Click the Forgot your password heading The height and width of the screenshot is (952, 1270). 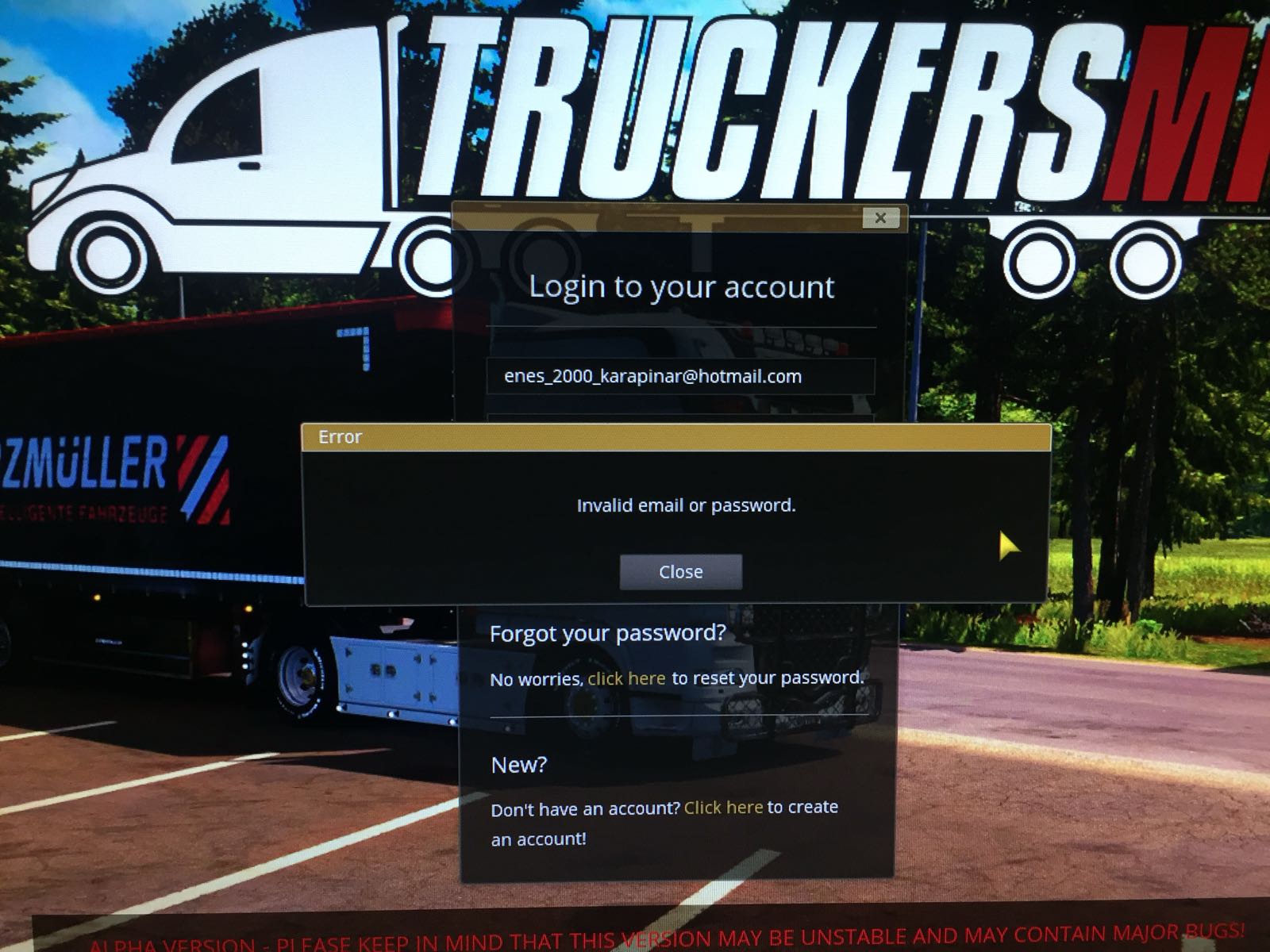coord(609,633)
